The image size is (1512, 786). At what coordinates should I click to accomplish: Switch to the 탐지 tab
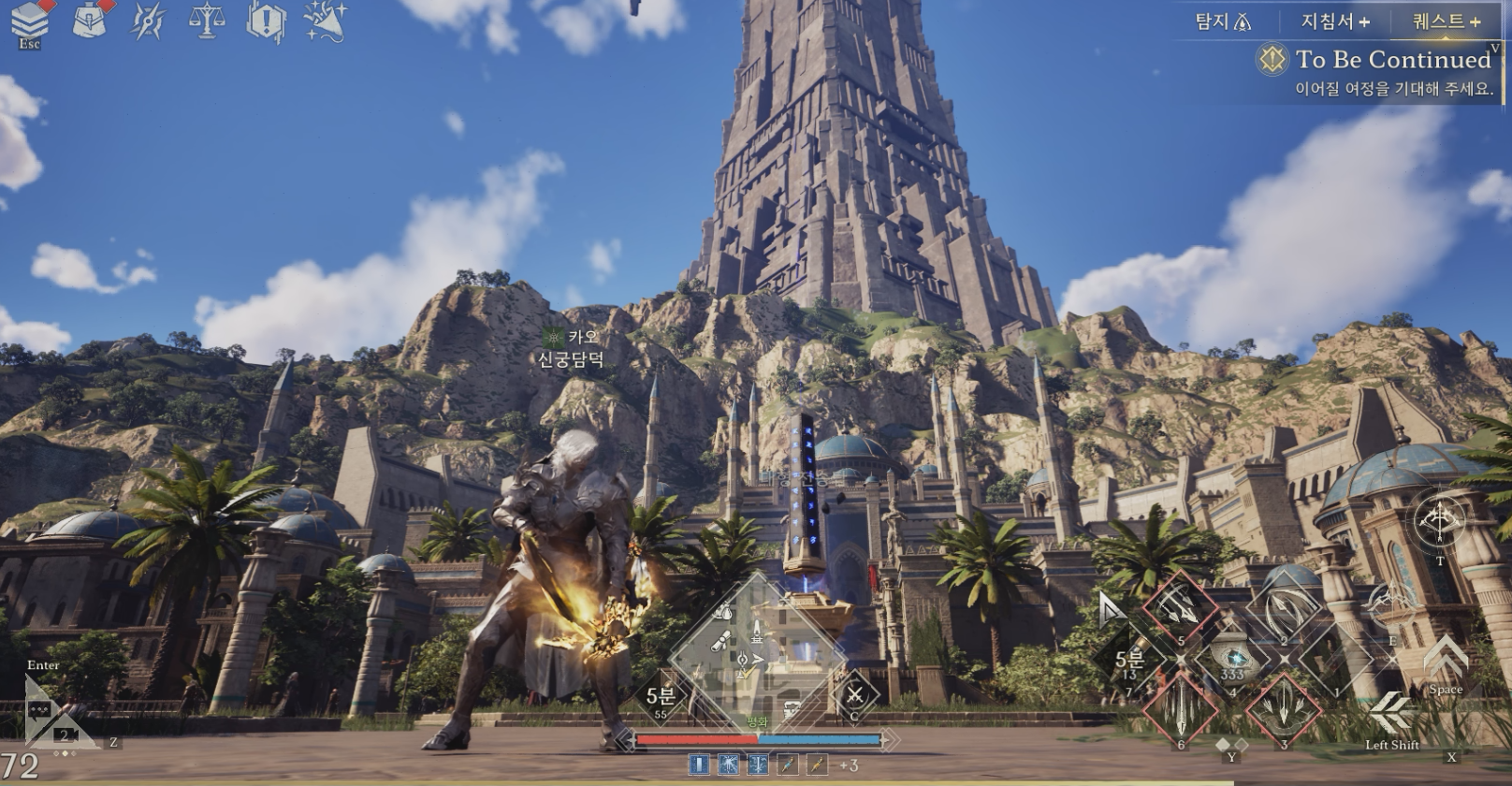pos(1222,21)
